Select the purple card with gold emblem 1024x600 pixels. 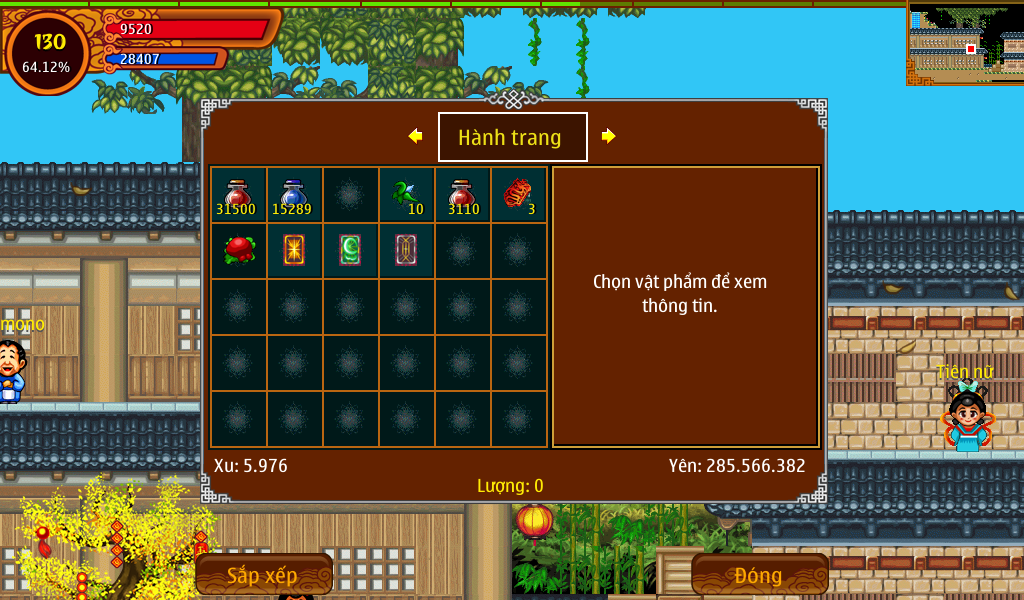point(406,250)
